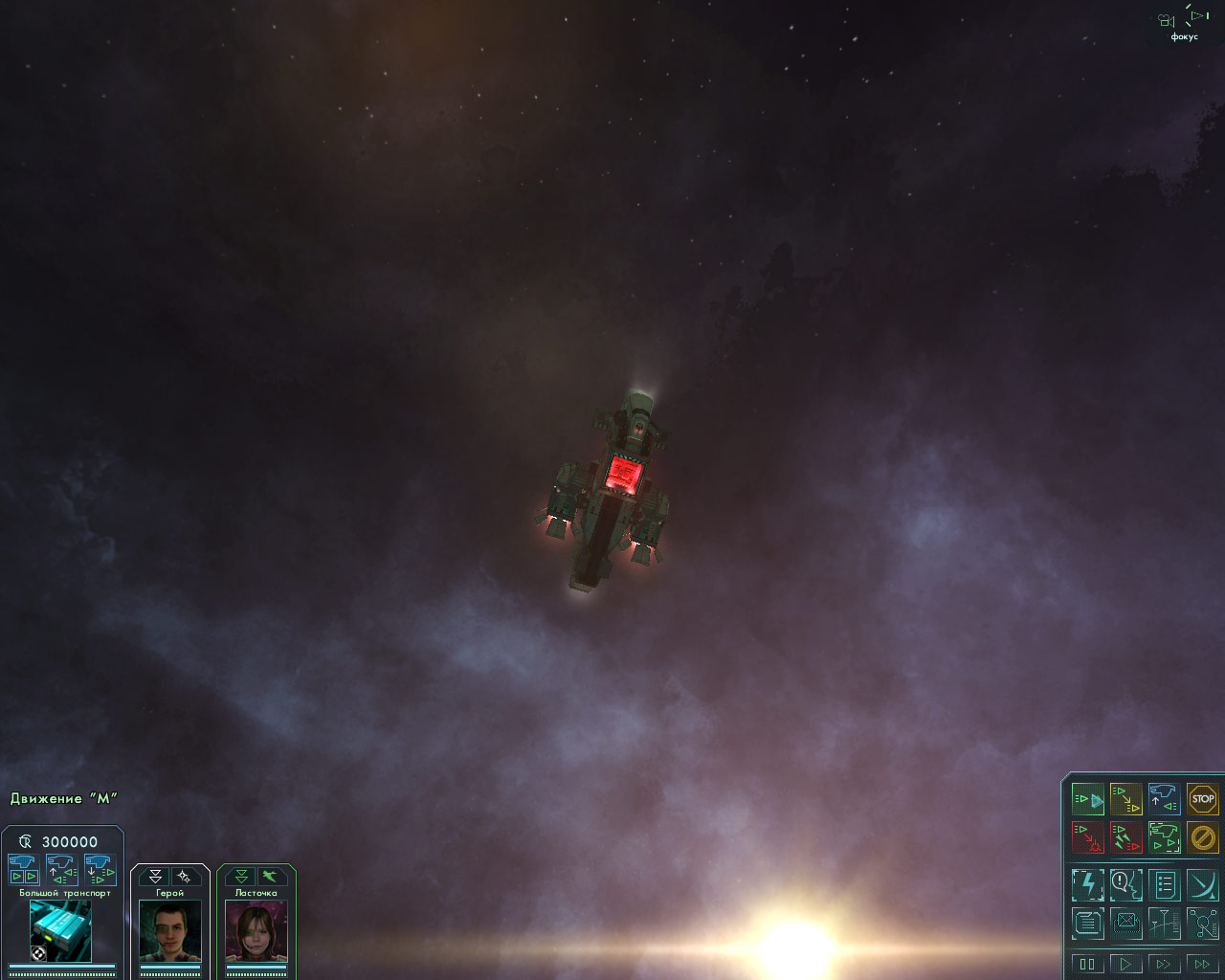Select the Большой транспорт ship portrait
The height and width of the screenshot is (980, 1225).
coord(60,930)
